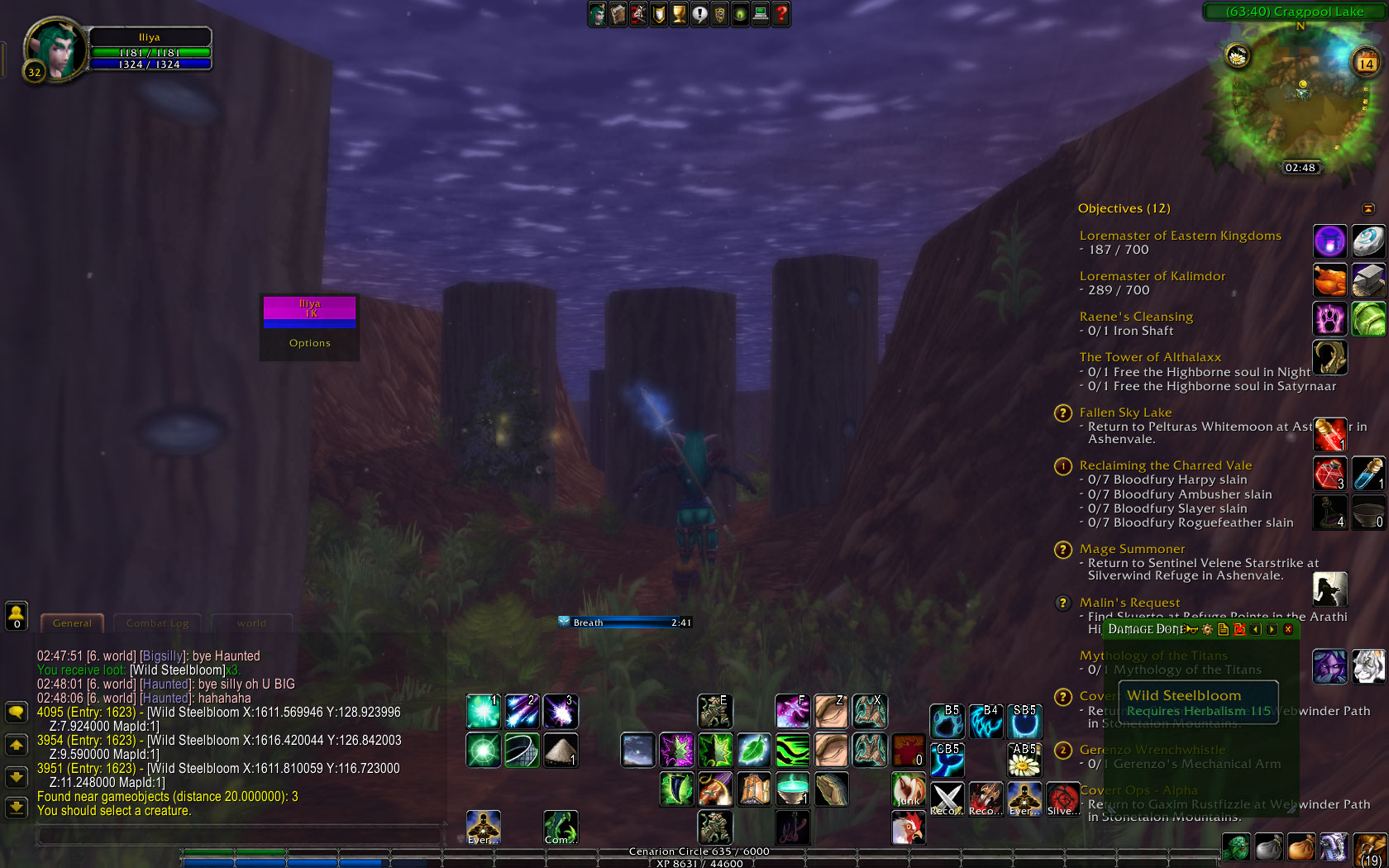Open the quest log exclamation icon
This screenshot has width=1389, height=868.
[699, 14]
